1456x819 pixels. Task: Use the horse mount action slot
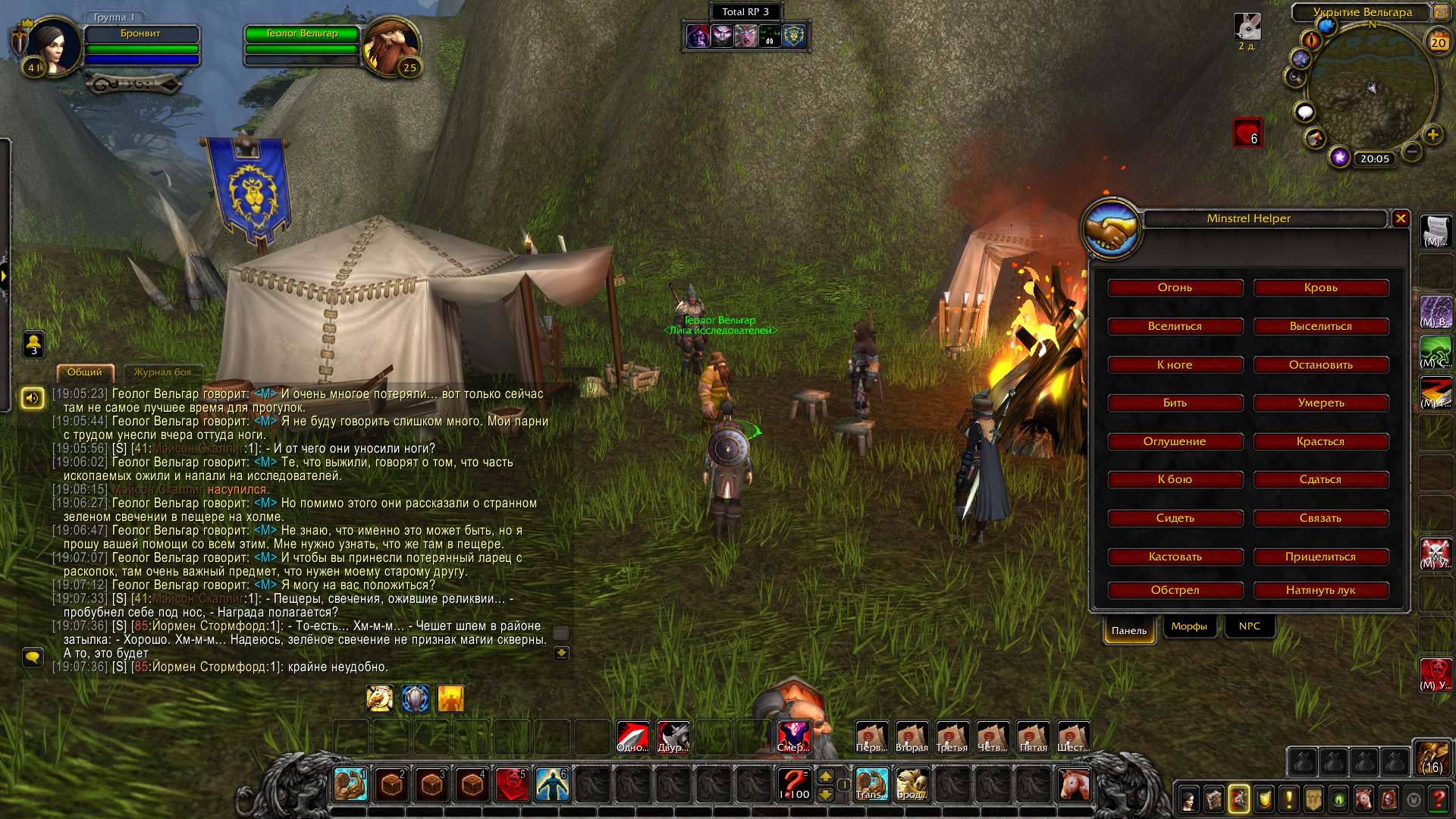coord(1073,784)
